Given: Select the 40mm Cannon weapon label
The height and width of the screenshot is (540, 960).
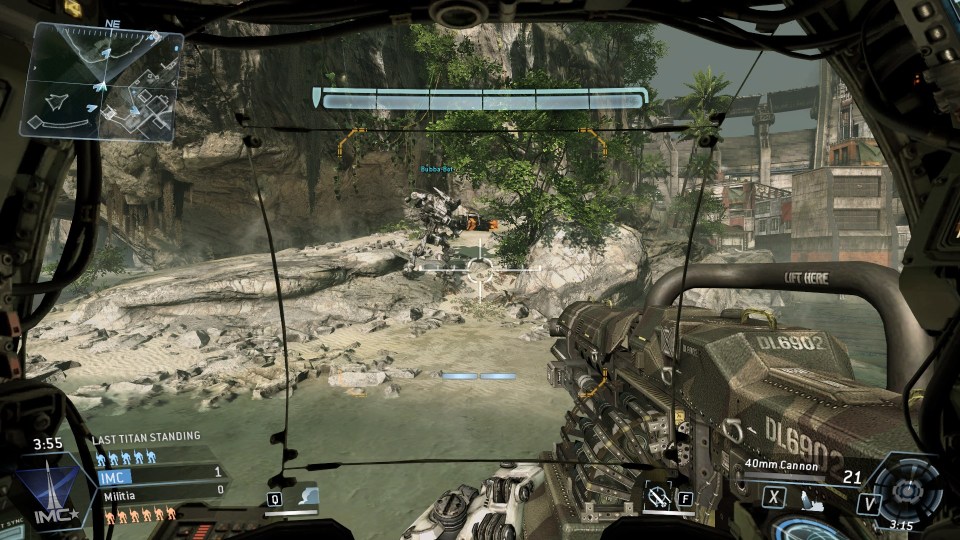Looking at the screenshot, I should [x=782, y=466].
